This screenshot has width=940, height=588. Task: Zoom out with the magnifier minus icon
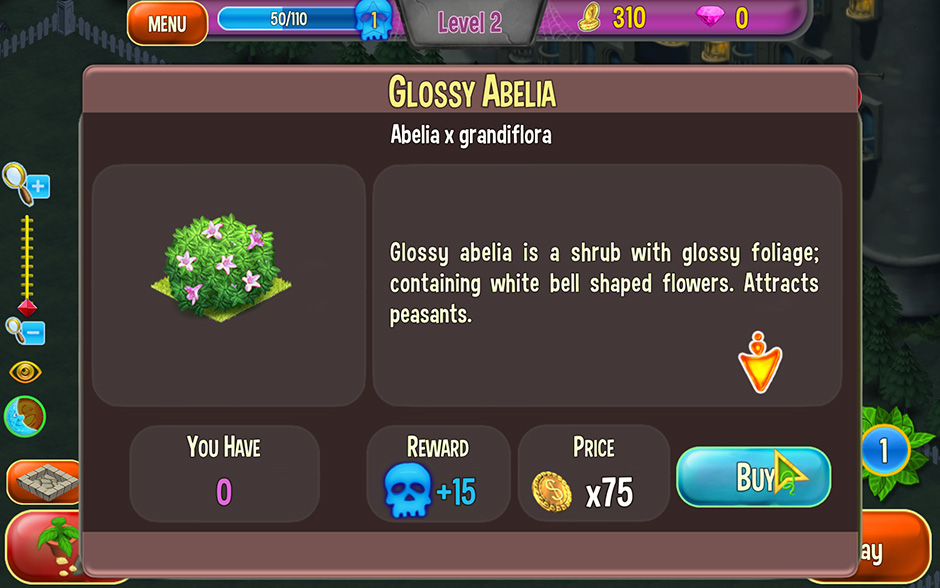pos(25,329)
